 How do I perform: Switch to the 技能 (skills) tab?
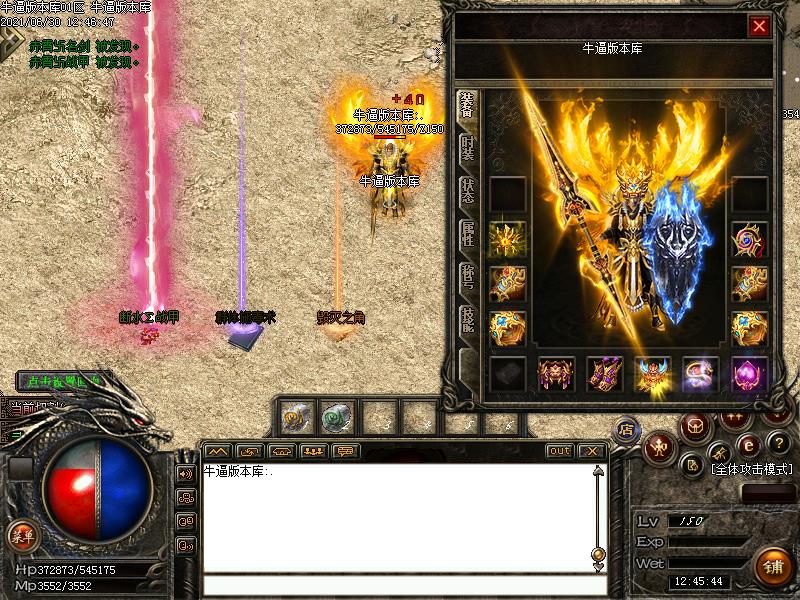[x=467, y=322]
